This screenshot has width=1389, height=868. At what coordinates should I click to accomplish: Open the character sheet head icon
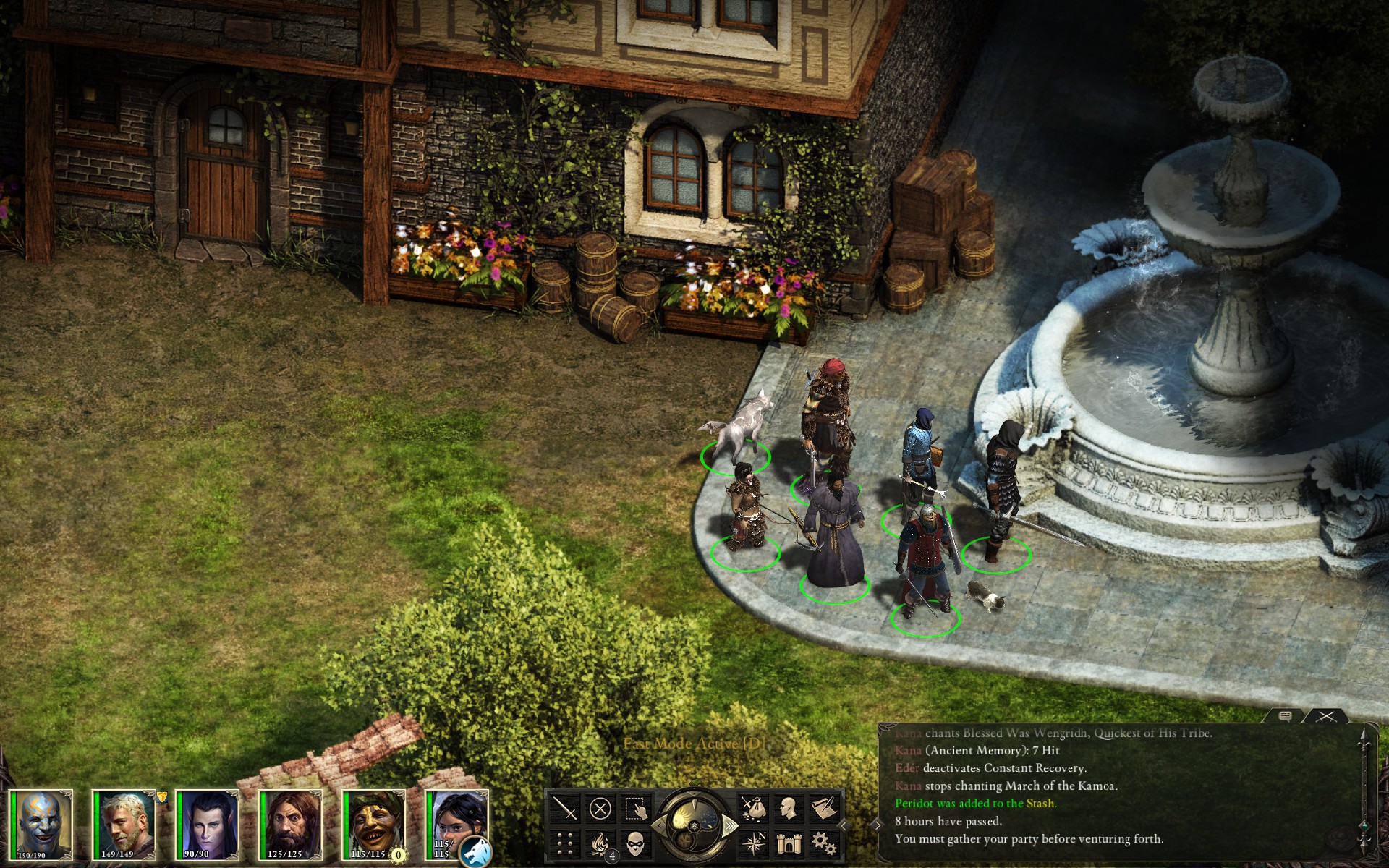(789, 808)
